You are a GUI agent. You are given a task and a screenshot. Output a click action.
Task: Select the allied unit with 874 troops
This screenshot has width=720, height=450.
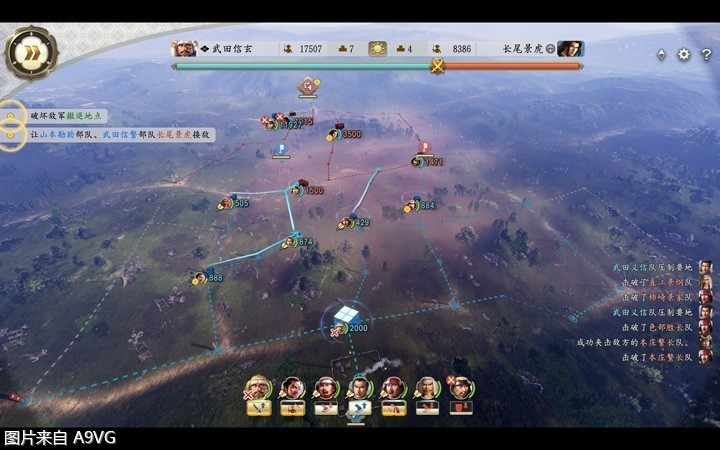point(290,242)
